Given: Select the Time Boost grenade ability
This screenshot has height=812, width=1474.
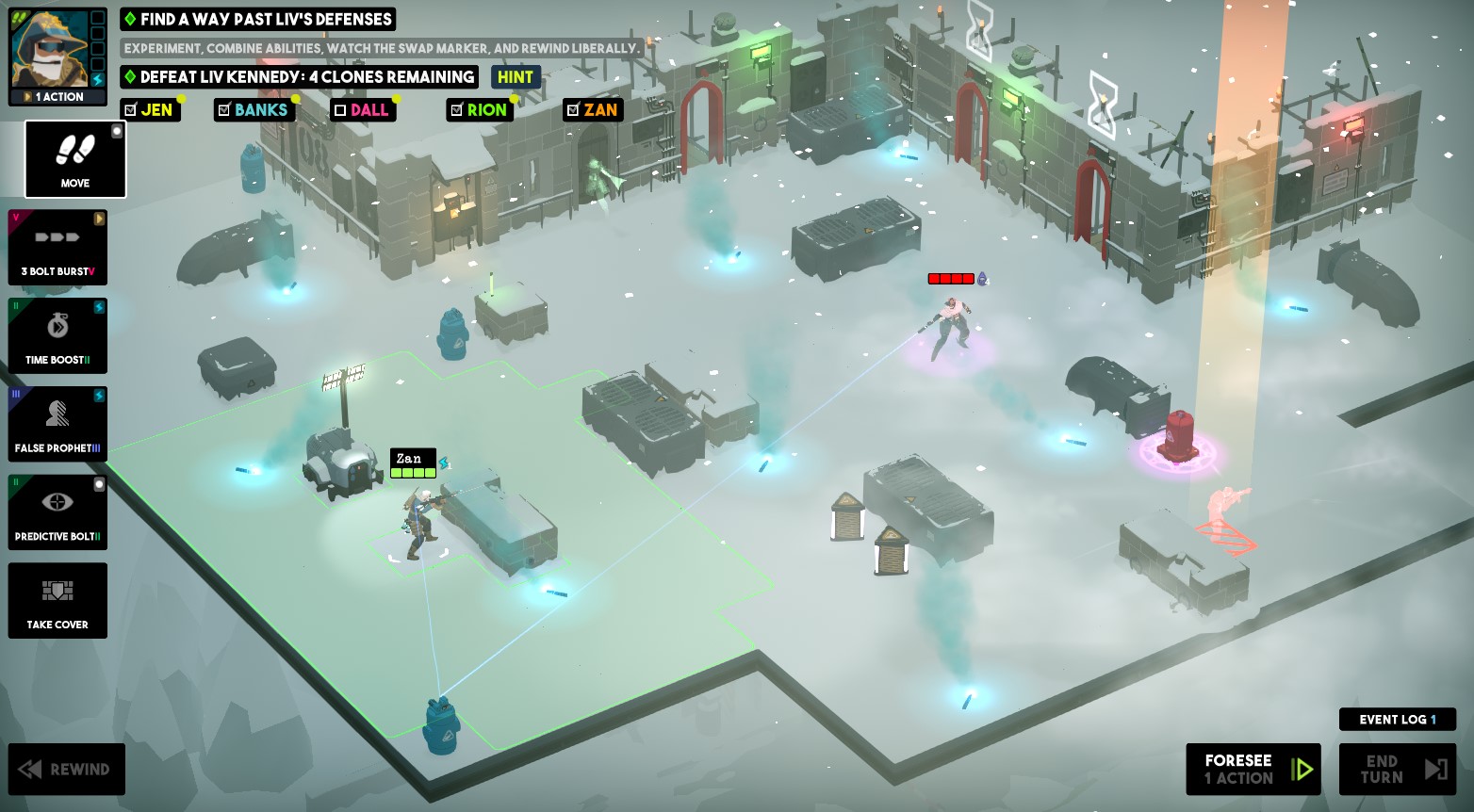Looking at the screenshot, I should tap(57, 335).
